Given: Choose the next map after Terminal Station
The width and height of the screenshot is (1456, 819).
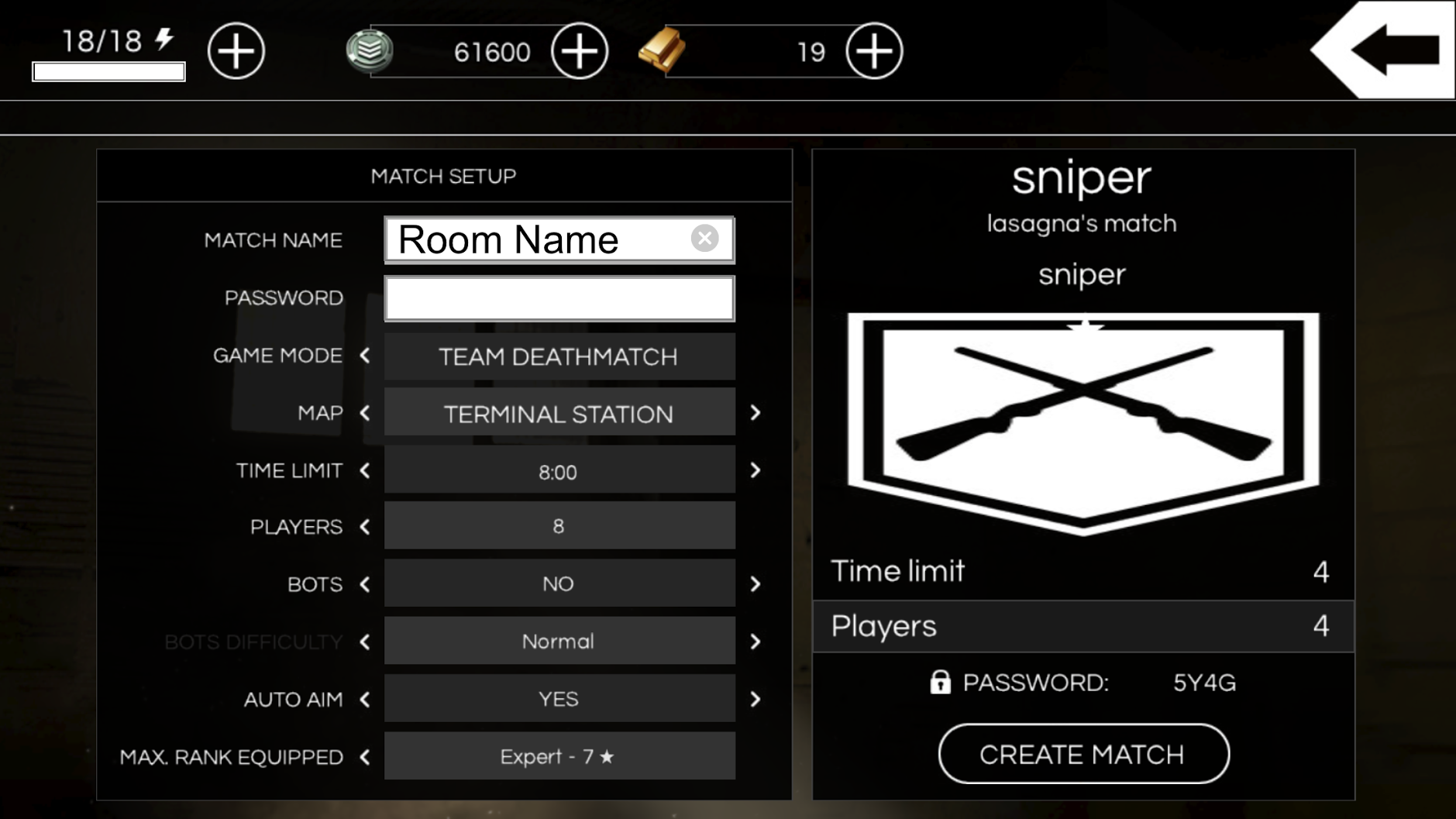Looking at the screenshot, I should tap(756, 413).
